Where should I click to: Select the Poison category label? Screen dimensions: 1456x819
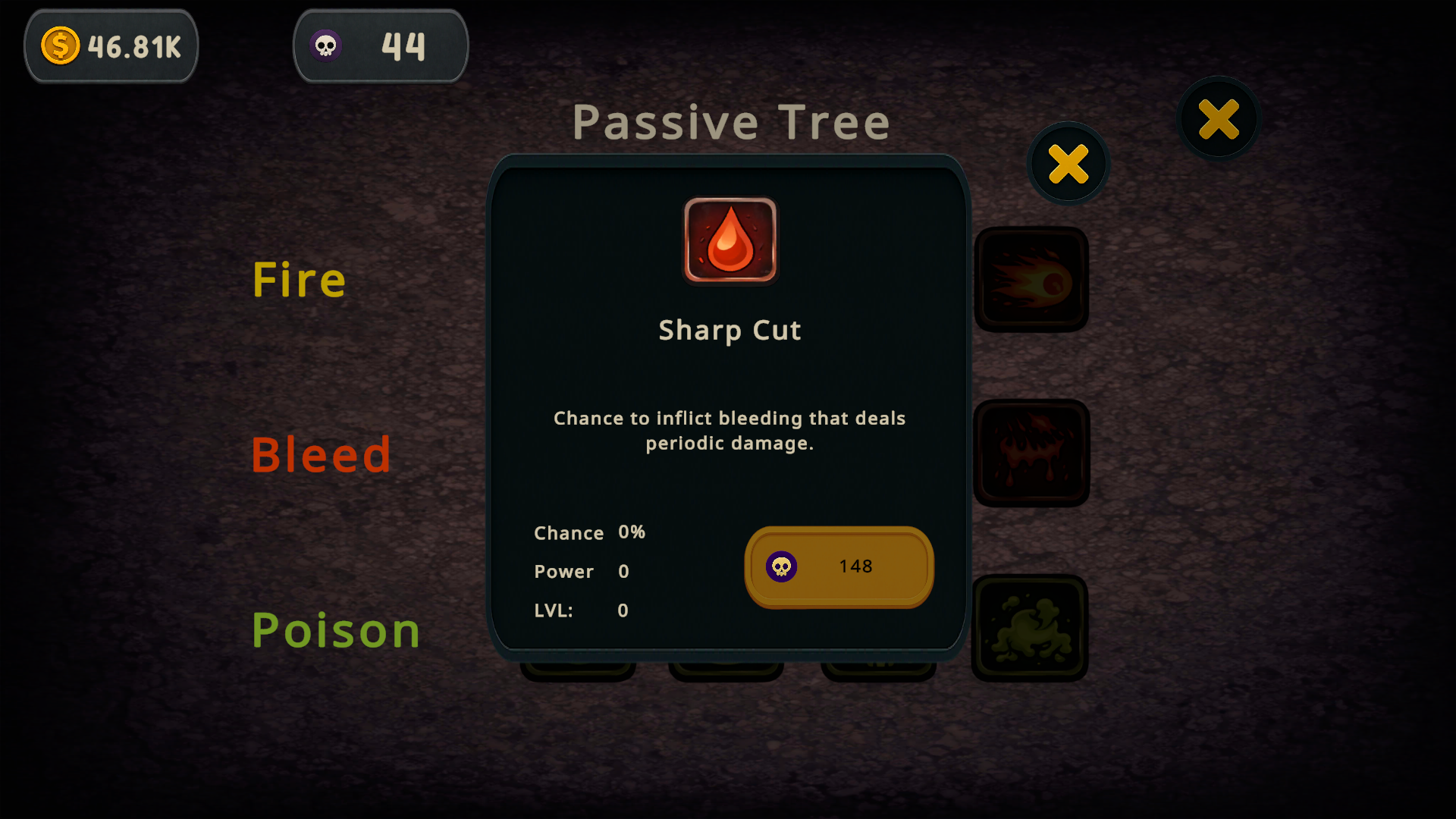(336, 629)
